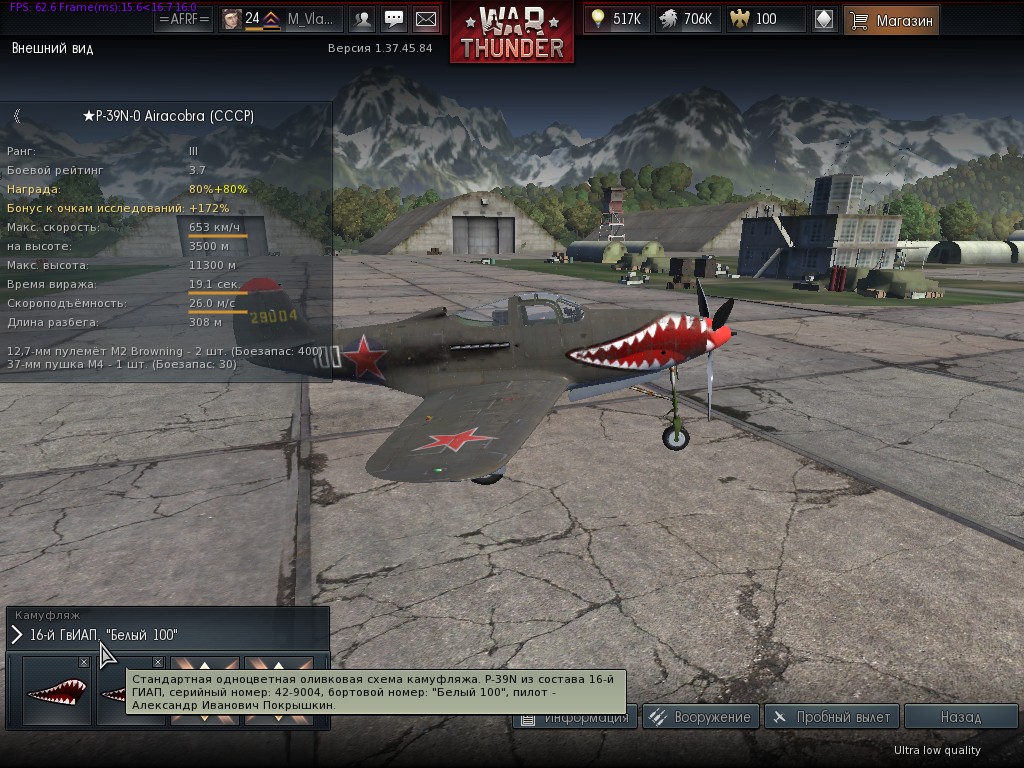The height and width of the screenshot is (768, 1024).
Task: Buy golden eagles via the 100 counter
Action: click(765, 19)
